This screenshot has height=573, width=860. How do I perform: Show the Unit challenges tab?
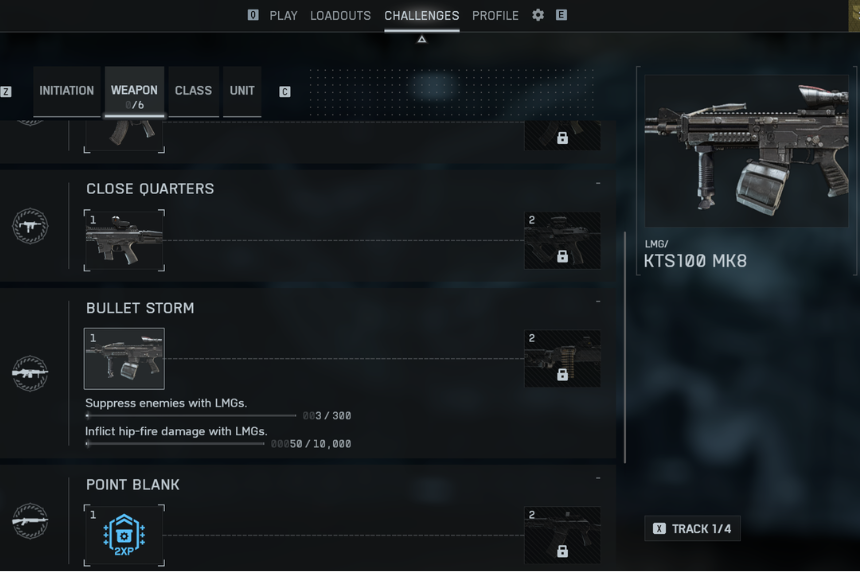242,91
